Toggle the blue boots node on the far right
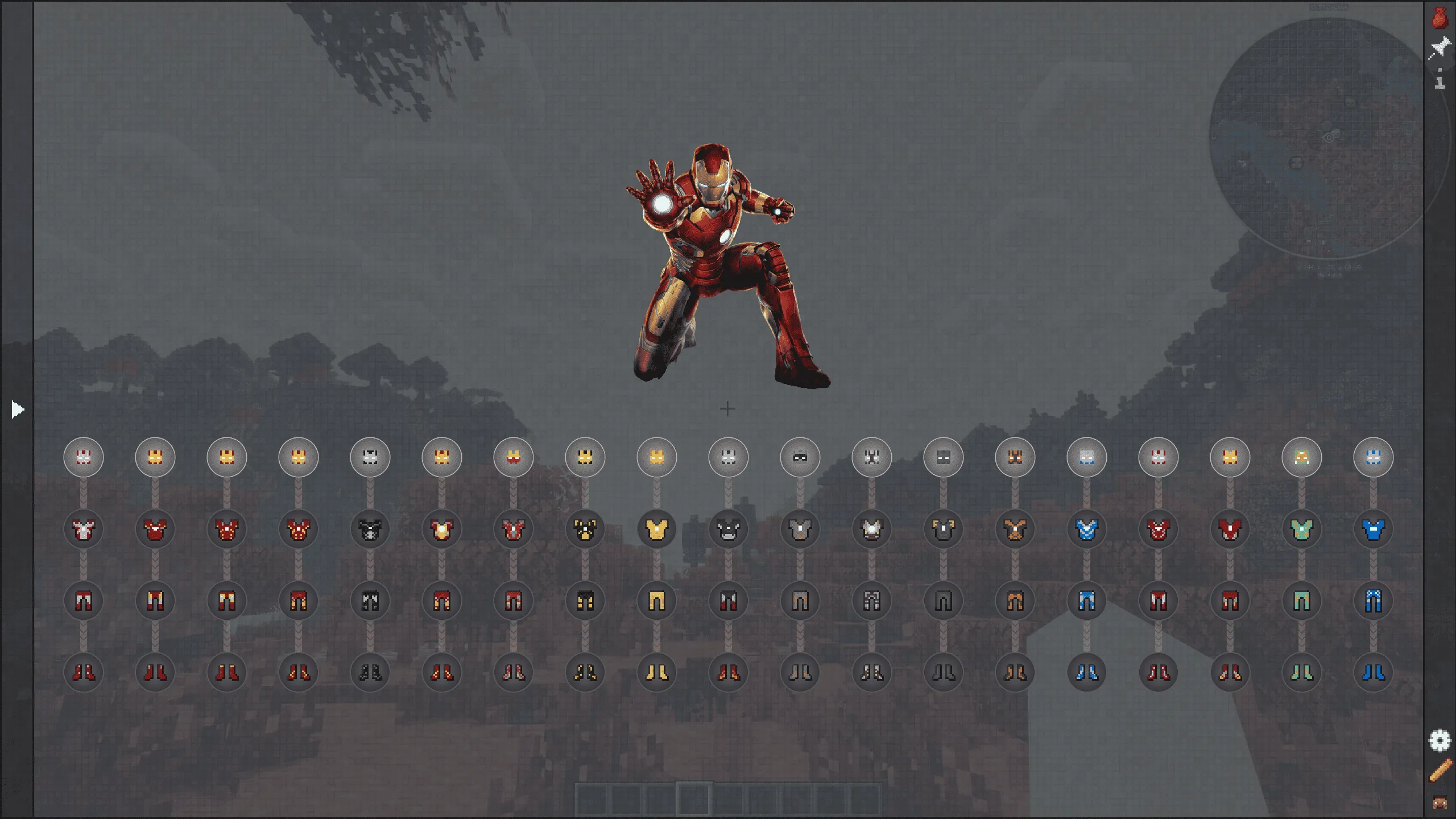The image size is (1456, 819). tap(1374, 673)
